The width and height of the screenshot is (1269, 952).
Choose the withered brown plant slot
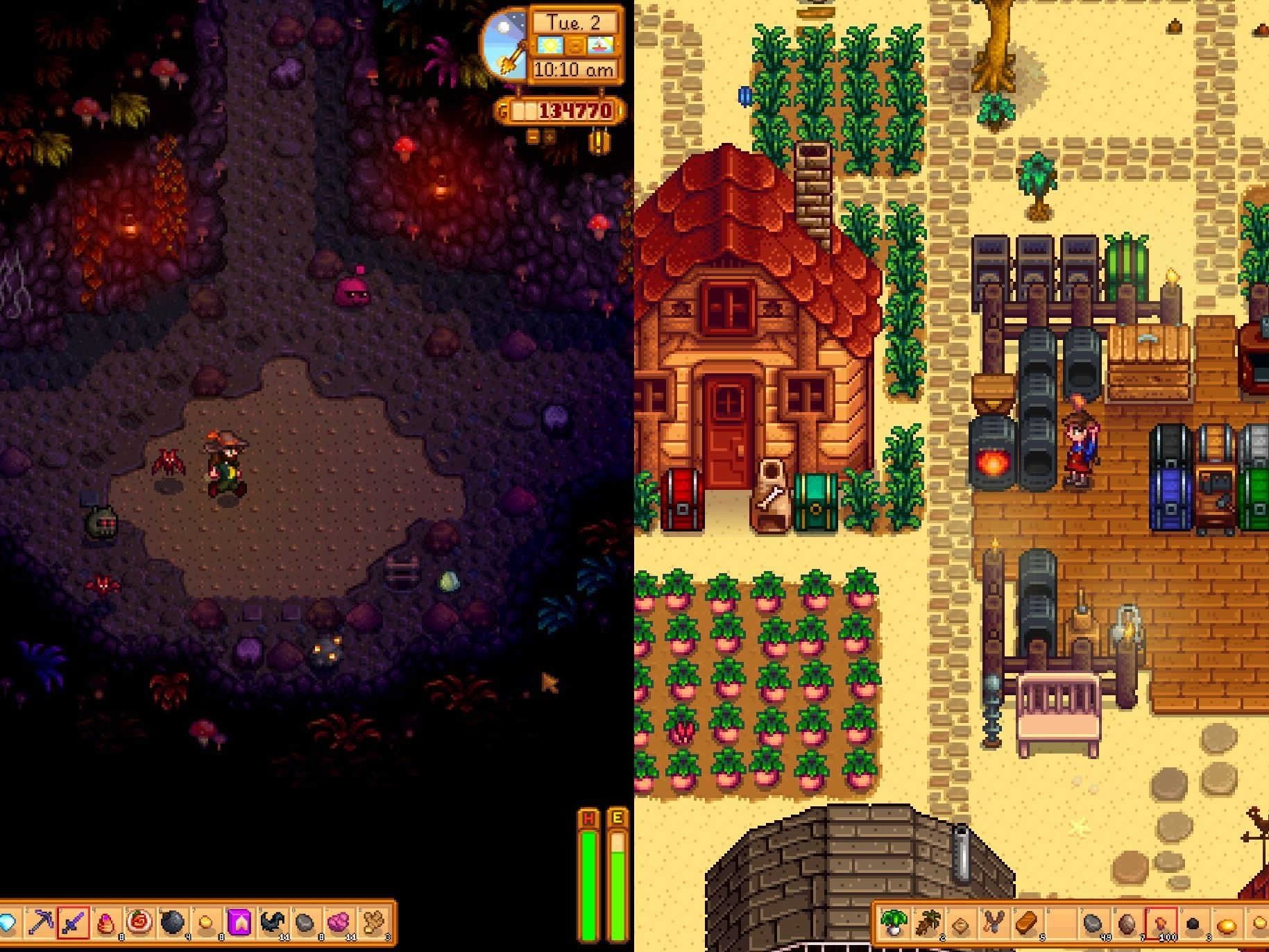click(x=927, y=923)
